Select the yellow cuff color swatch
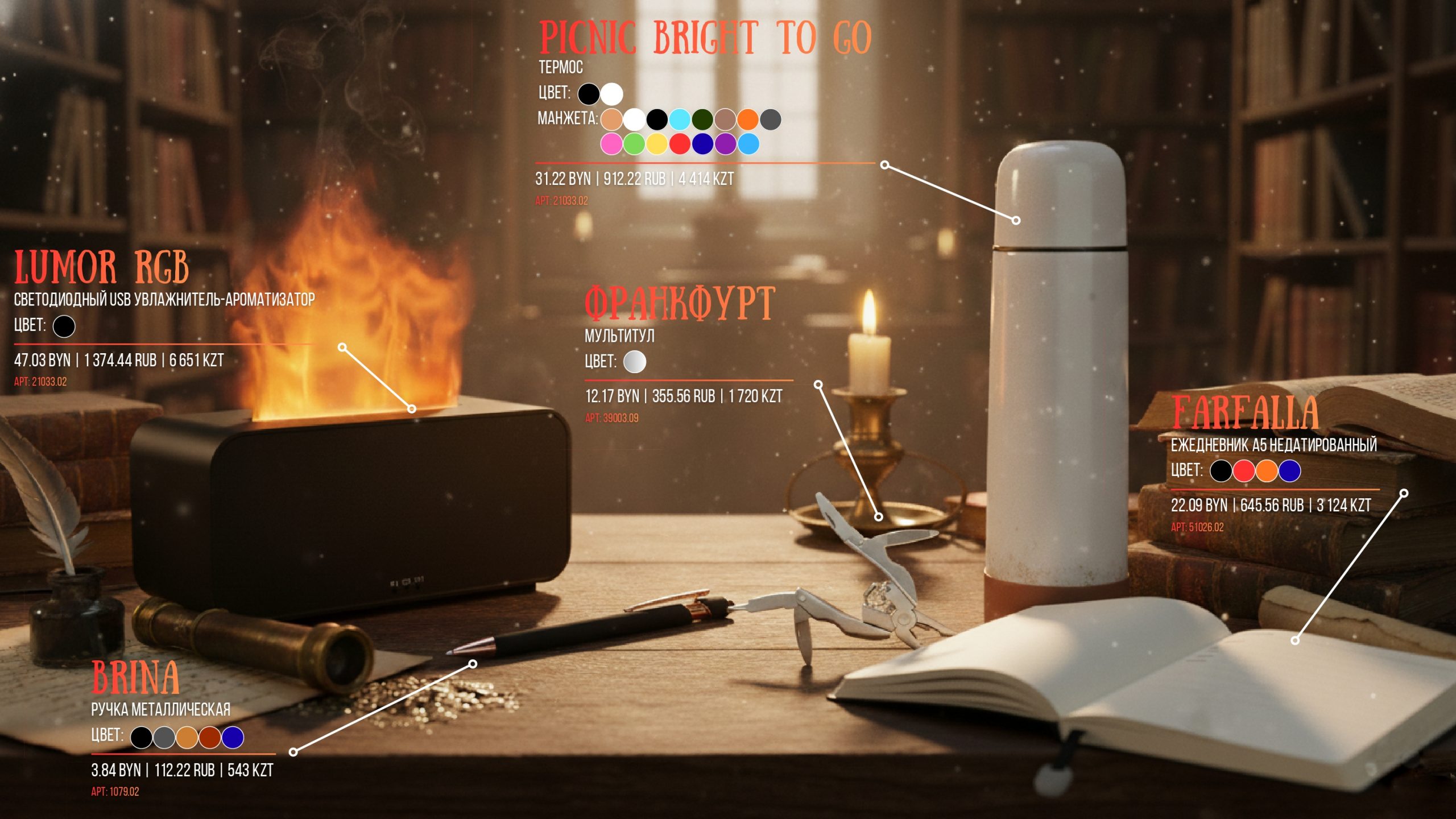 point(657,144)
